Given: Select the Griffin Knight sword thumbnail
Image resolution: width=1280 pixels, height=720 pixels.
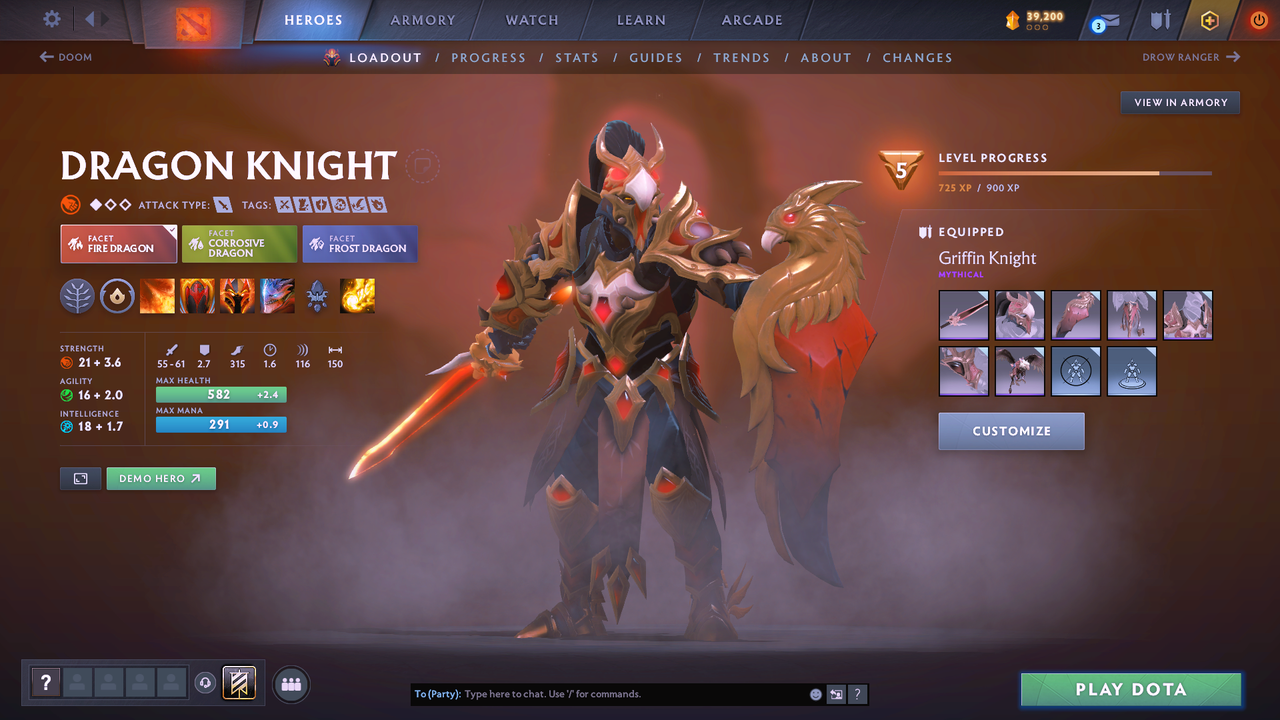Looking at the screenshot, I should pyautogui.click(x=963, y=315).
